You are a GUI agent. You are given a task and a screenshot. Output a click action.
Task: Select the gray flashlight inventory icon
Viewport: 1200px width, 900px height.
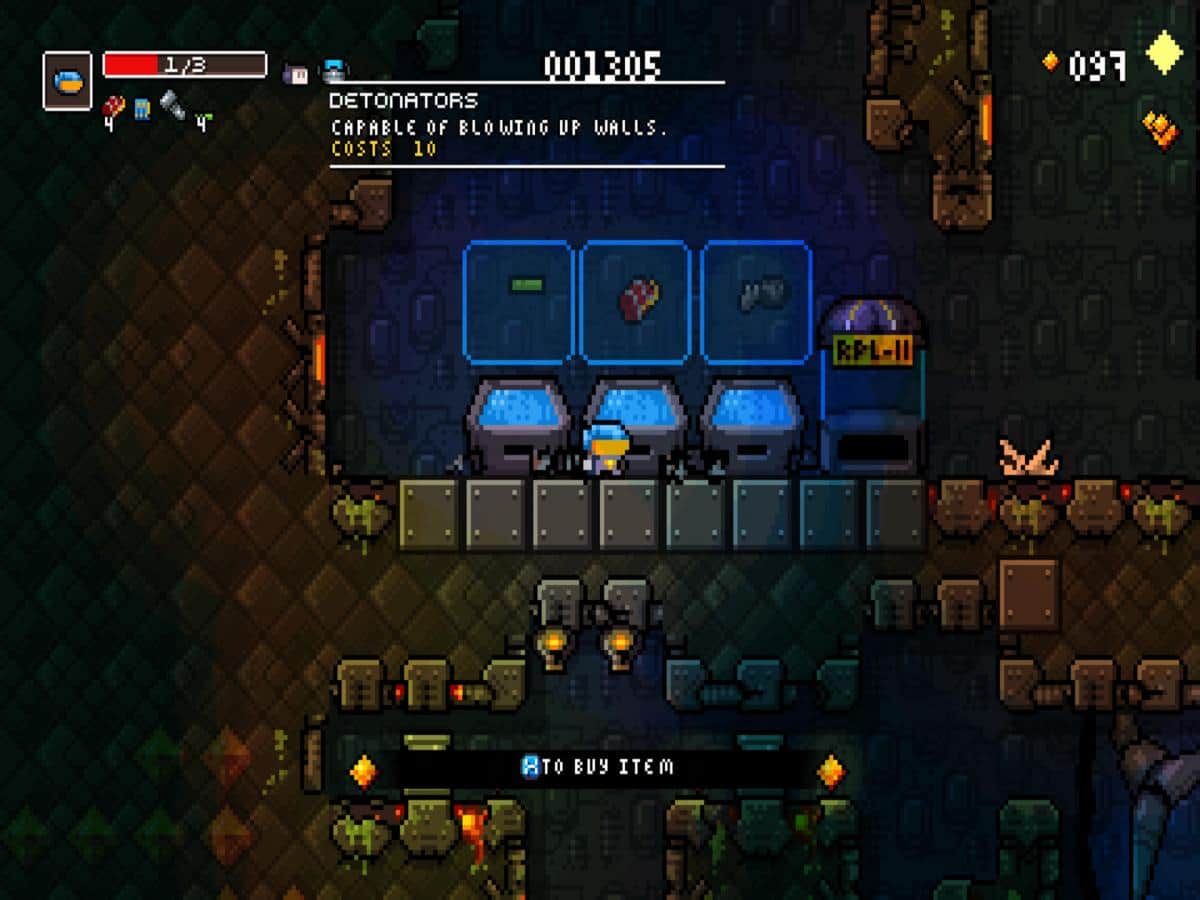173,106
